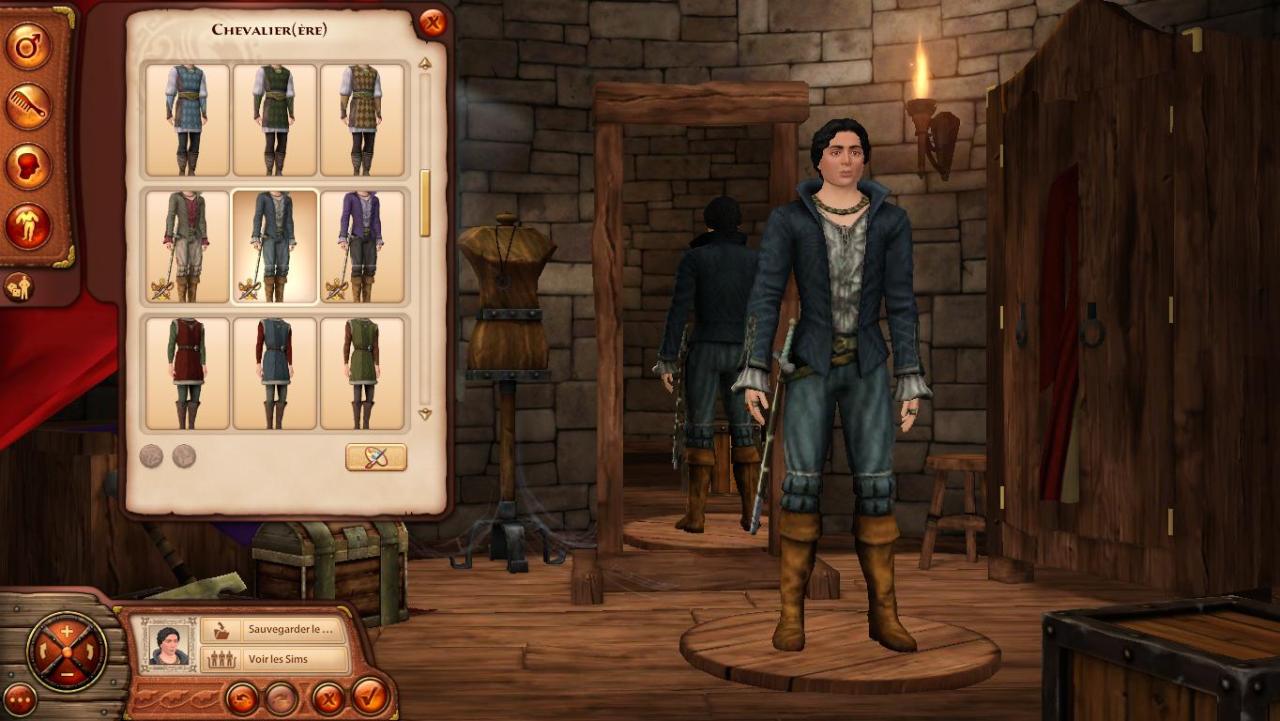
Task: Open the three-dots options menu
Action: 19,700
